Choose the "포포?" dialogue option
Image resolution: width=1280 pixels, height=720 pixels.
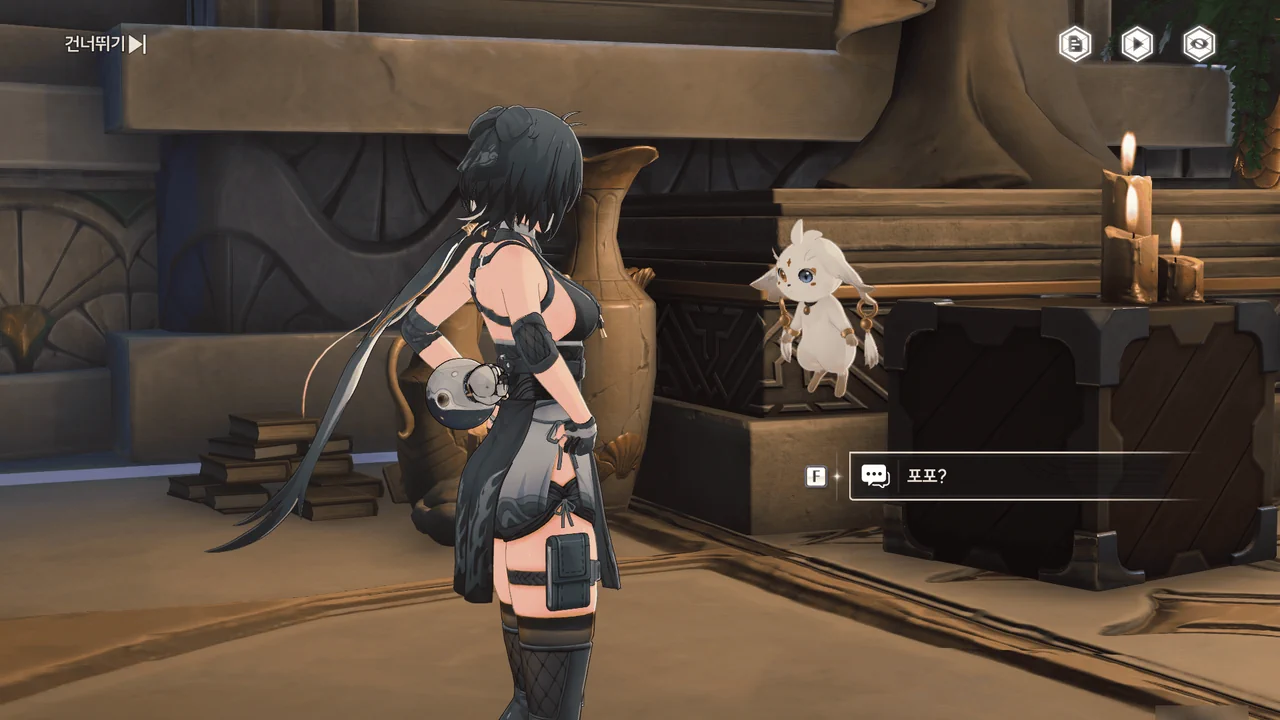[1020, 476]
